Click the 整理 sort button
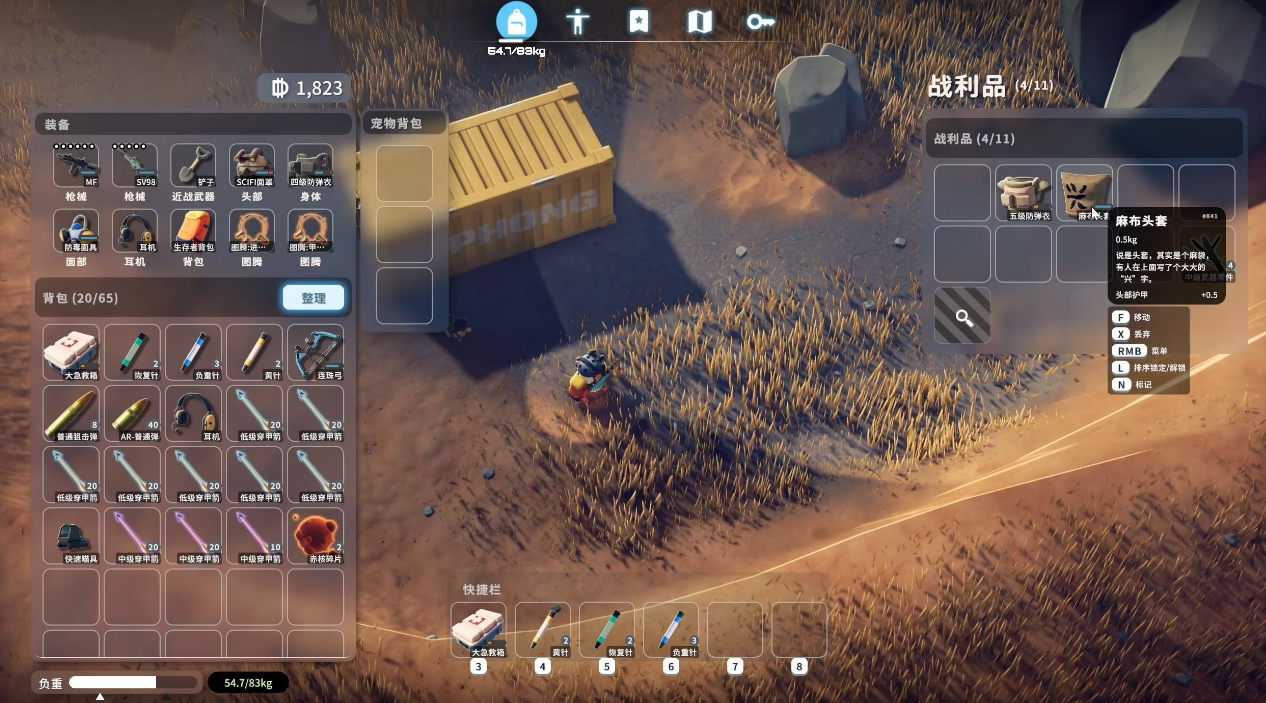The height and width of the screenshot is (703, 1266). 313,298
